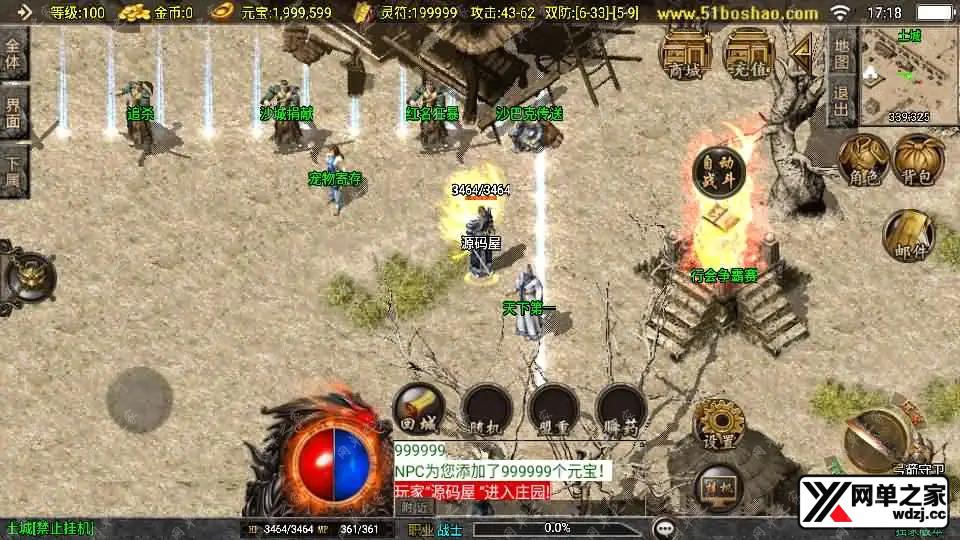960x540 pixels.
Task: Select the 全体 tab
Action: coord(14,56)
